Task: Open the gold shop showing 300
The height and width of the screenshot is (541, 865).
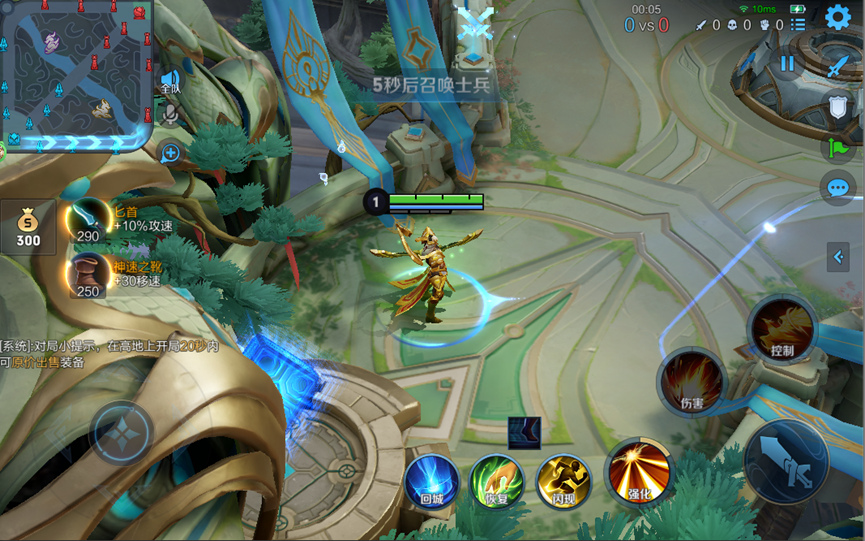Action: click(28, 227)
